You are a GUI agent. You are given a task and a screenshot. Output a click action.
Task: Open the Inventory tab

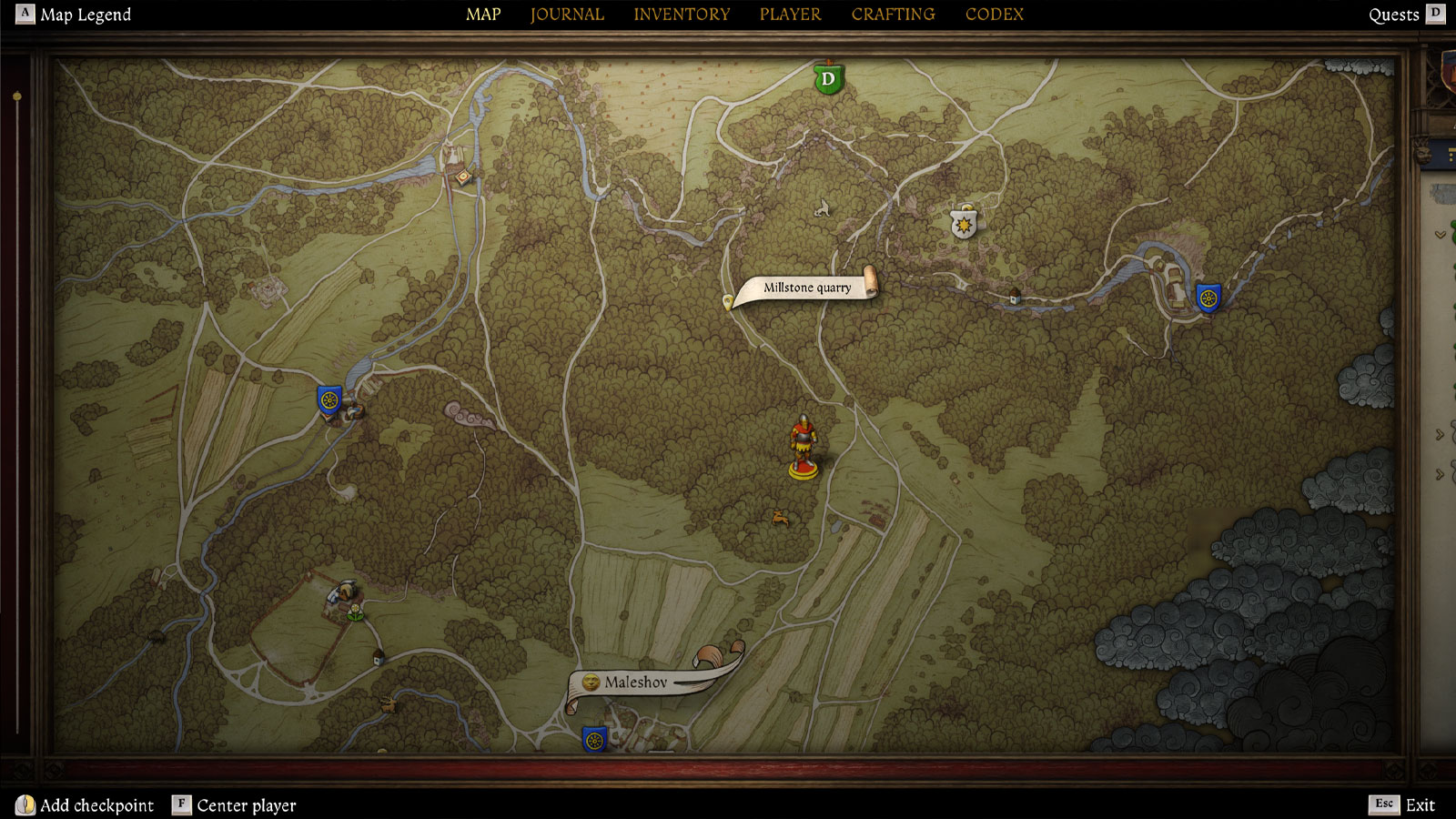coord(682,15)
